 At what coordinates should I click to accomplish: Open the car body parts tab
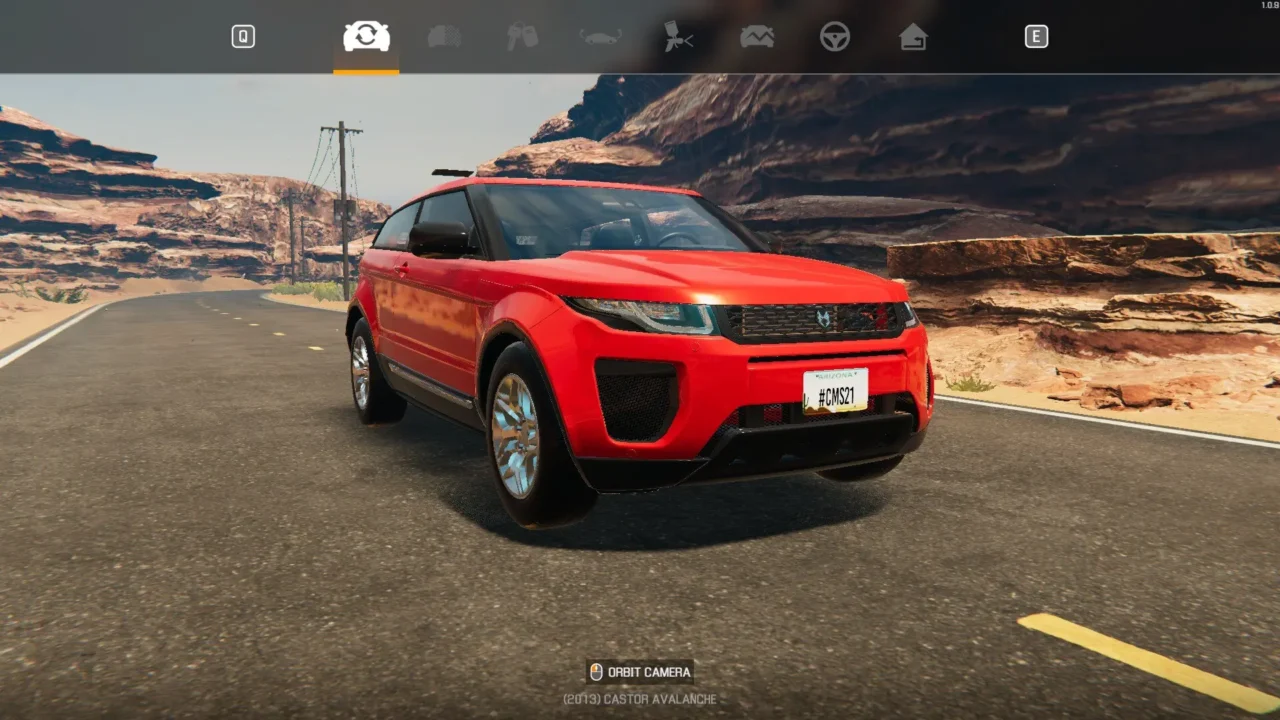click(444, 37)
